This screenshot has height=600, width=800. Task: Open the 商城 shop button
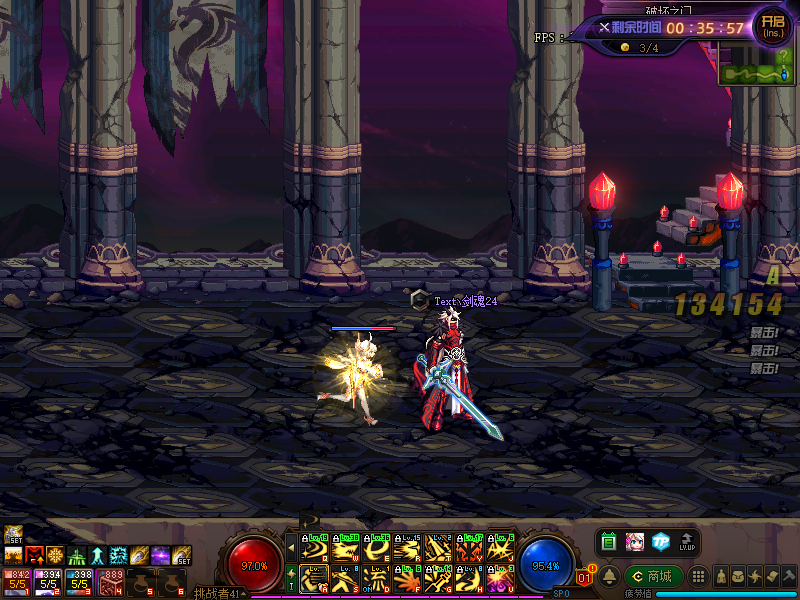click(654, 576)
